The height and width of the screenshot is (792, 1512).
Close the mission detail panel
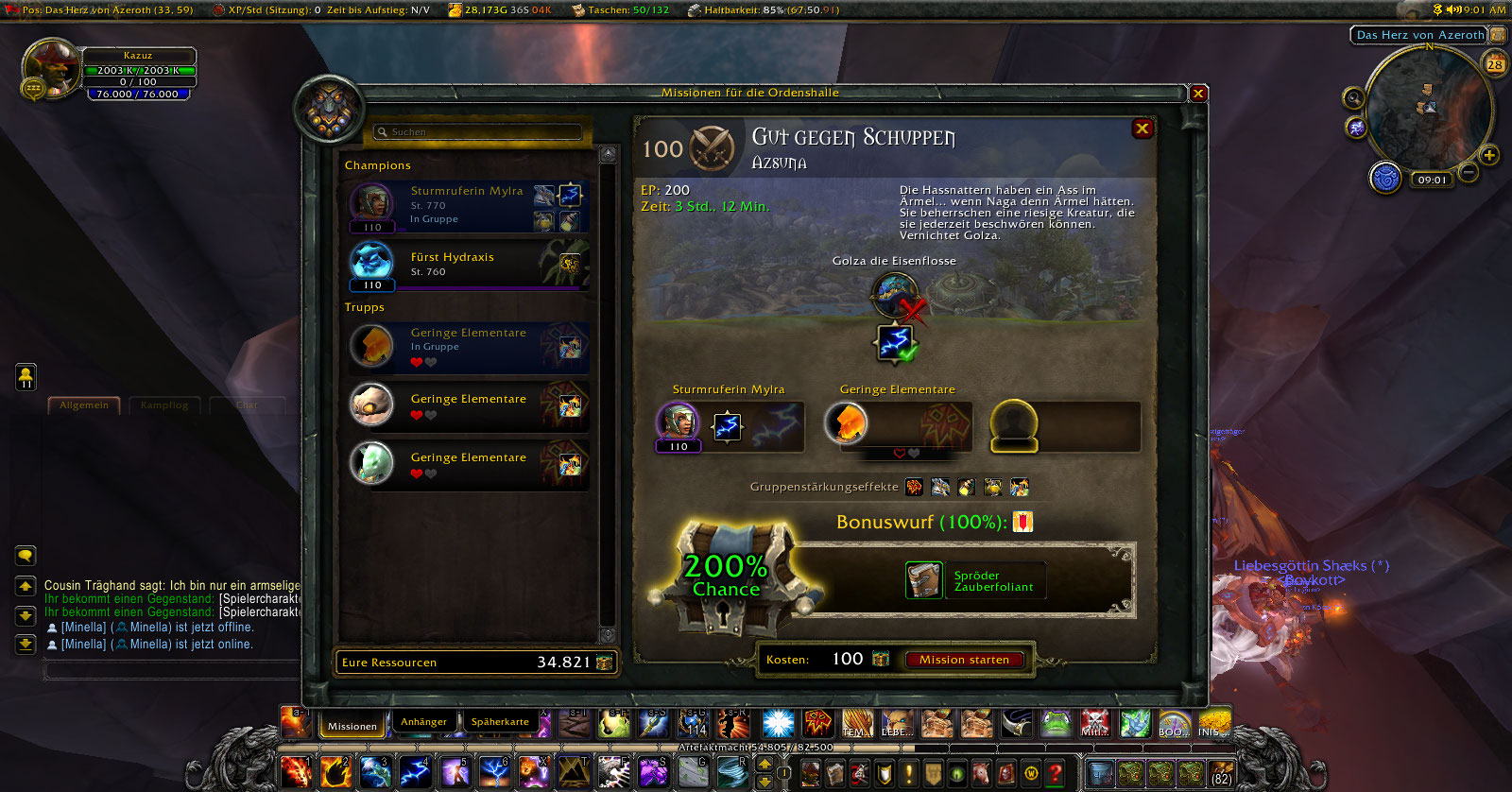pos(1143,129)
